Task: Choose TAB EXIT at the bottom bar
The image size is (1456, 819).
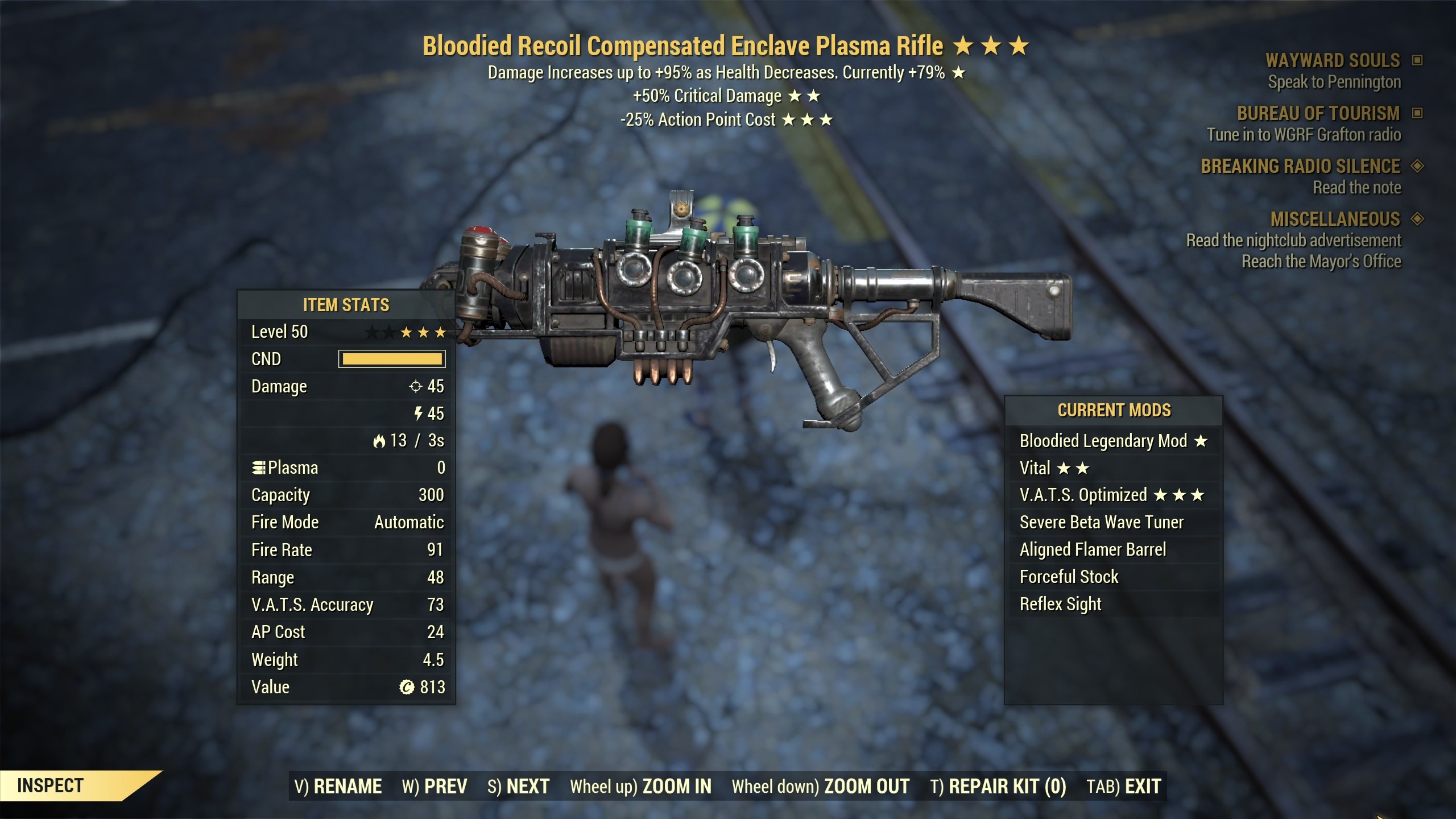Action: [1124, 785]
